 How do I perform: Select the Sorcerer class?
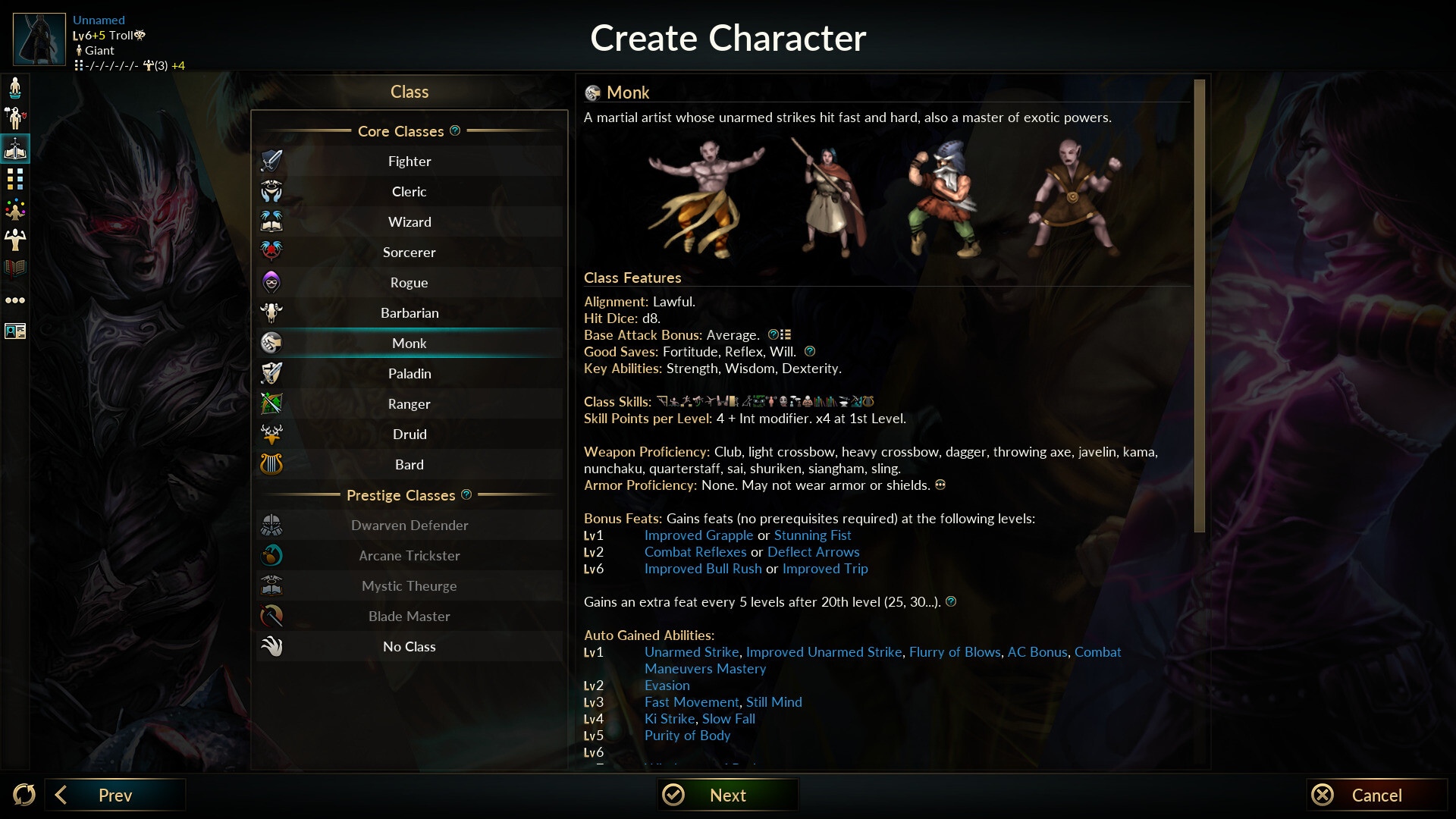[409, 252]
